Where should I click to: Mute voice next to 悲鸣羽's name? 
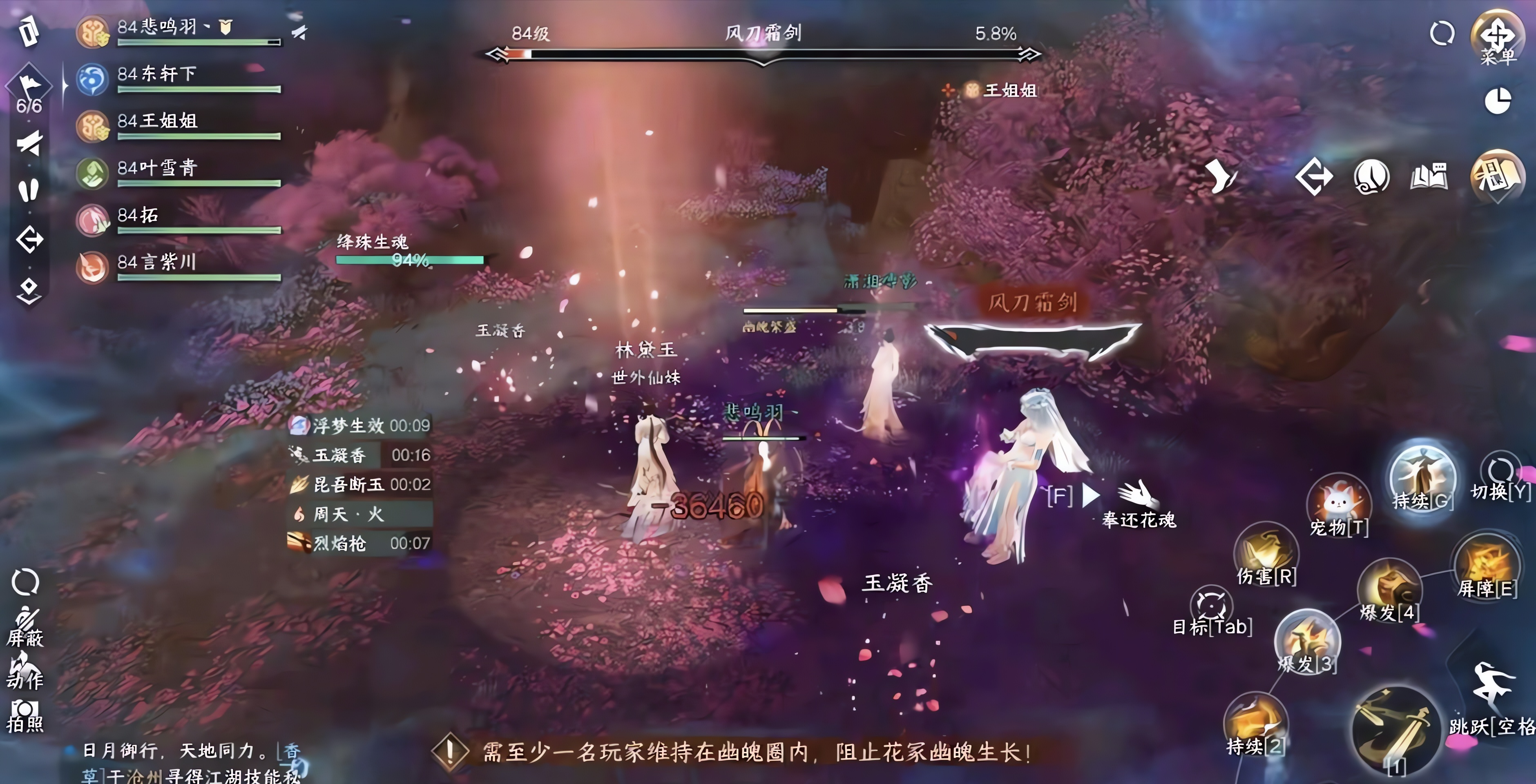click(300, 33)
